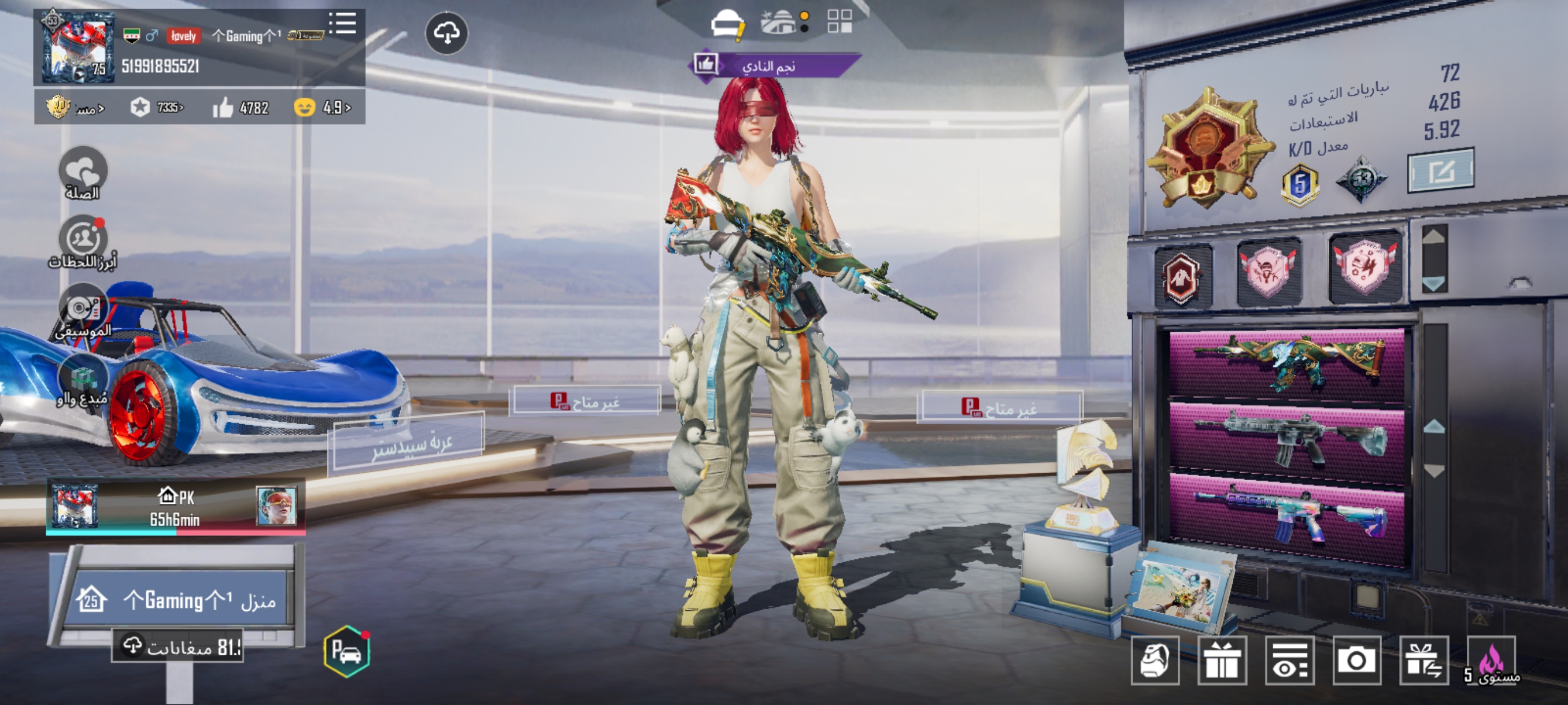Open the camera screenshot button
This screenshot has width=1568, height=705.
coord(1356,660)
